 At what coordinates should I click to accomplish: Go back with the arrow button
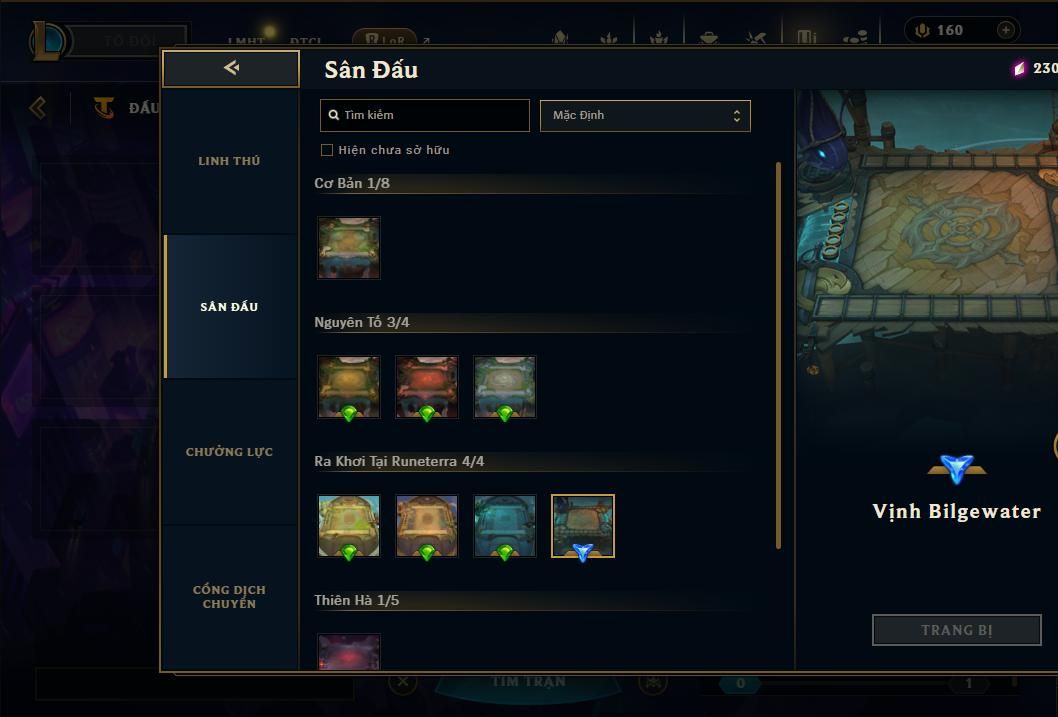coord(231,68)
